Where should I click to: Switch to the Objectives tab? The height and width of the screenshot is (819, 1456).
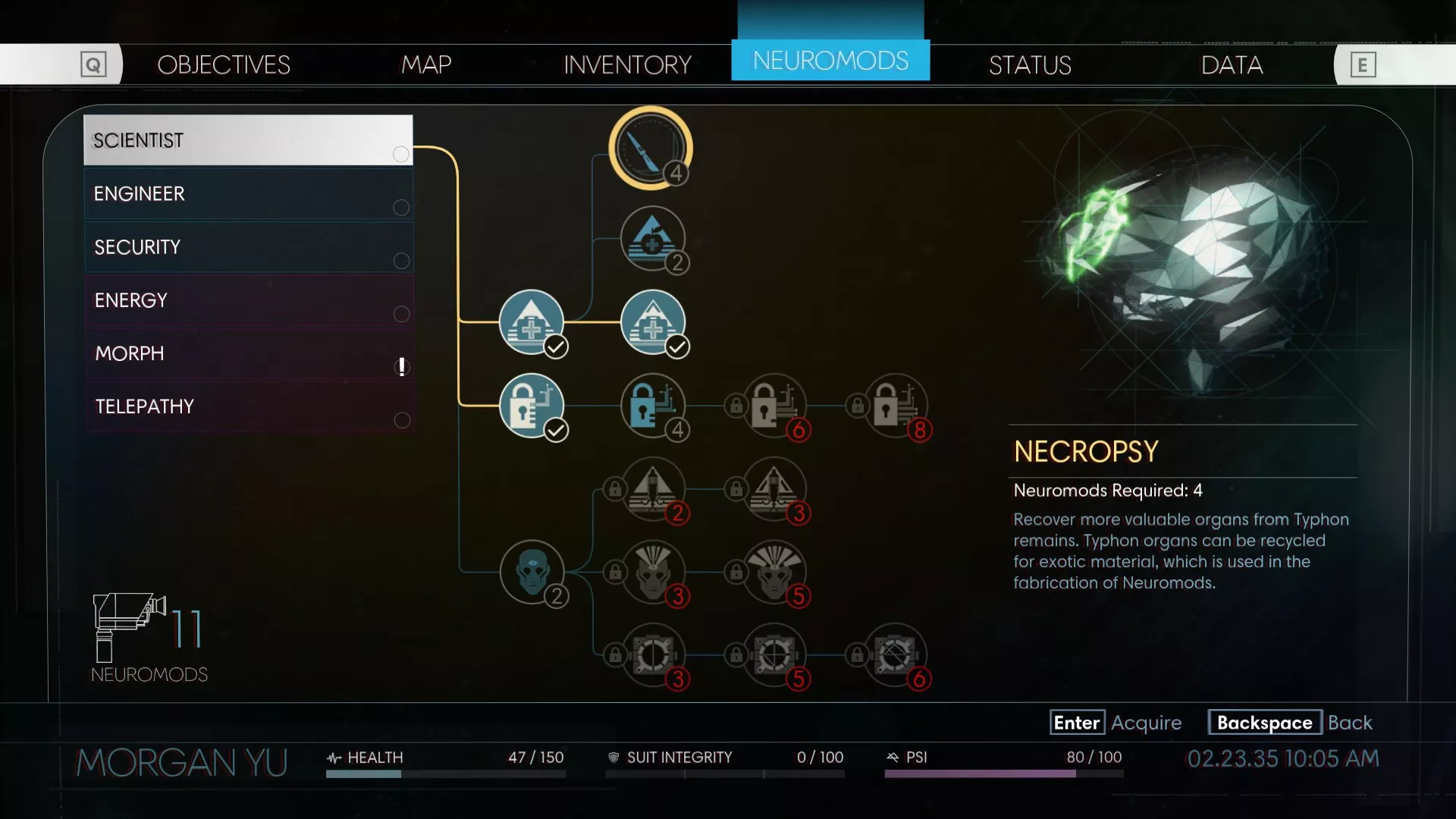223,64
